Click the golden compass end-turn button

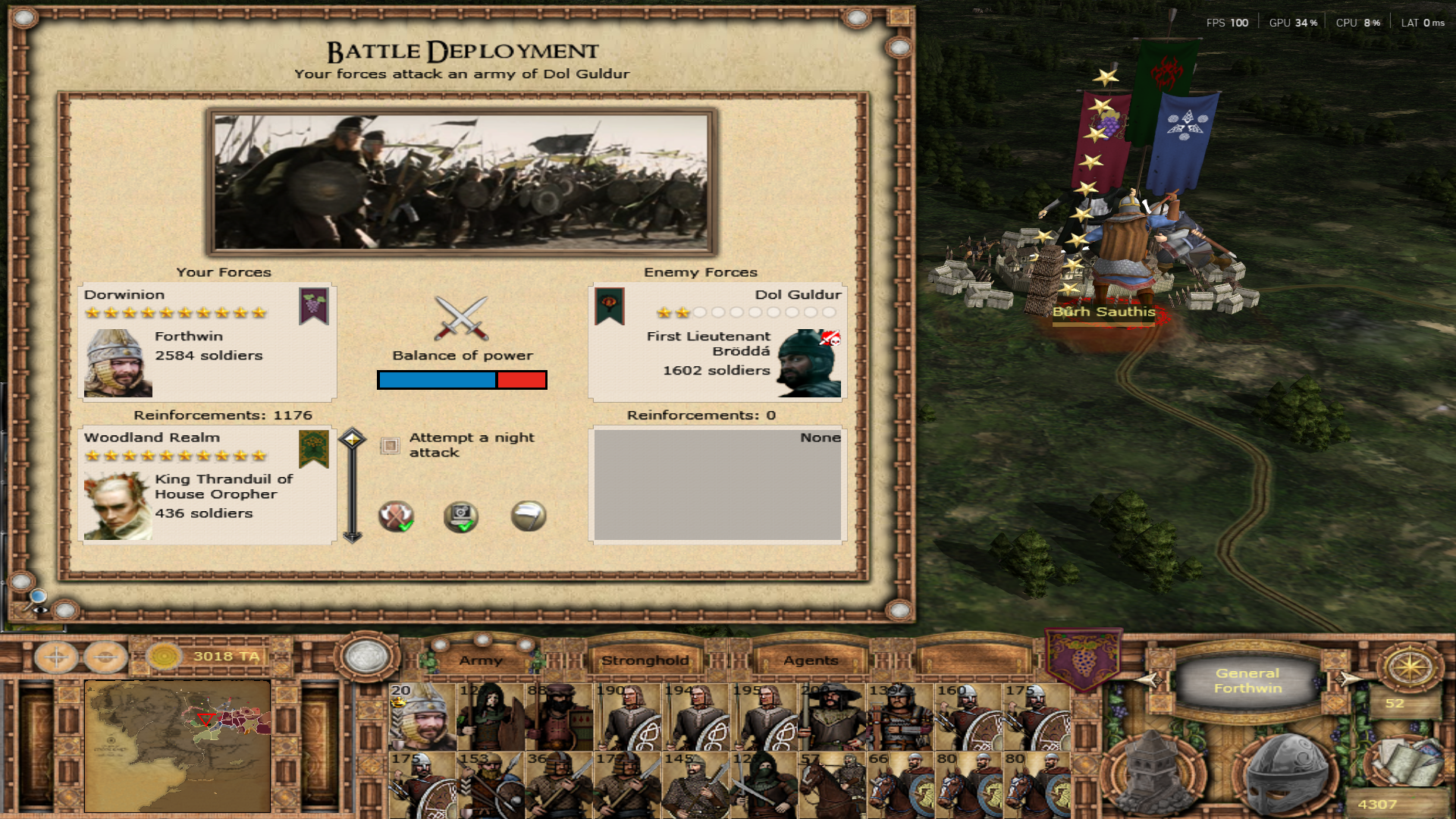click(1410, 667)
